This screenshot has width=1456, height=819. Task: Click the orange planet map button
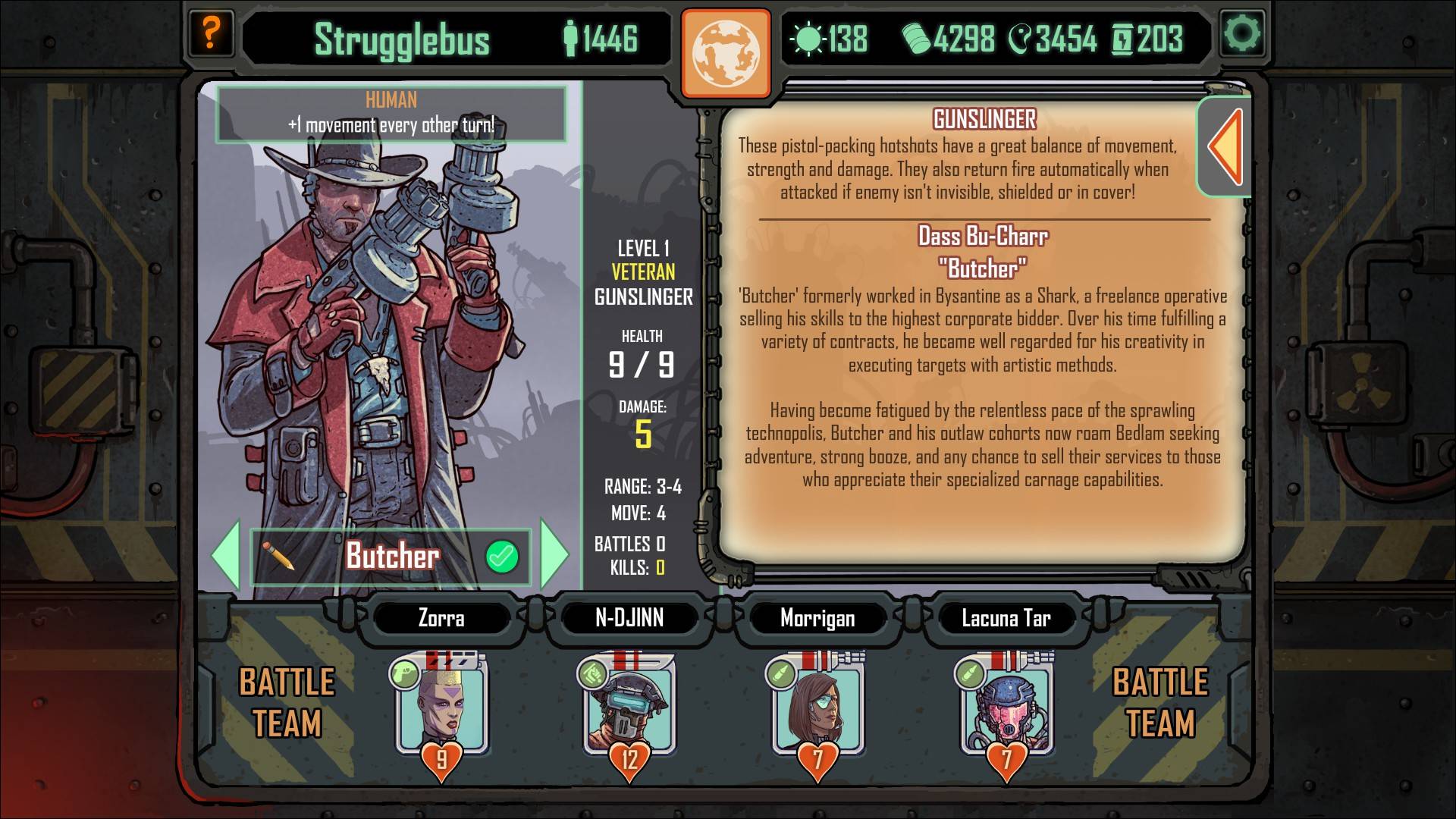point(726,53)
